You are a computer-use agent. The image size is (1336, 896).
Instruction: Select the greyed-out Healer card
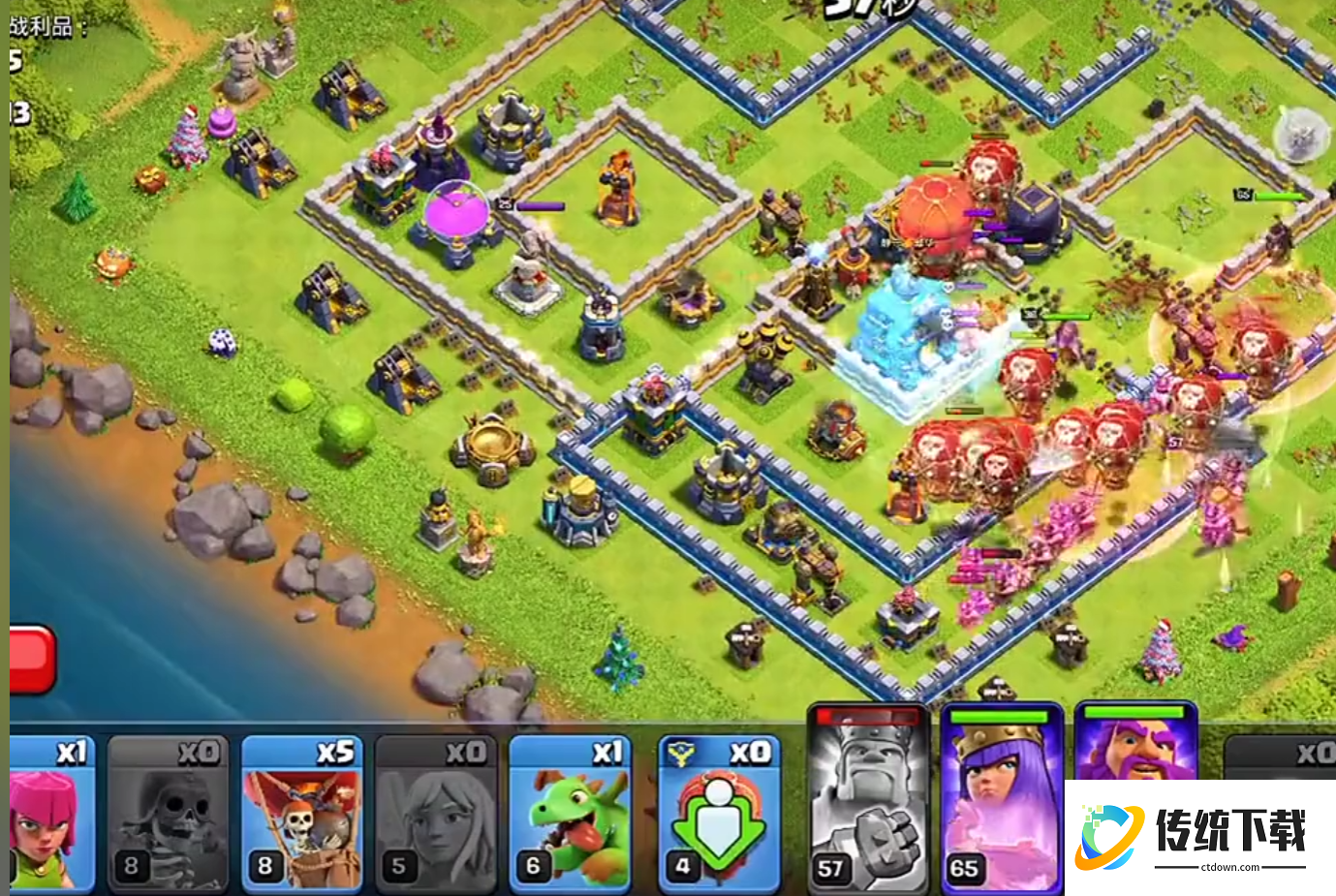(x=436, y=814)
